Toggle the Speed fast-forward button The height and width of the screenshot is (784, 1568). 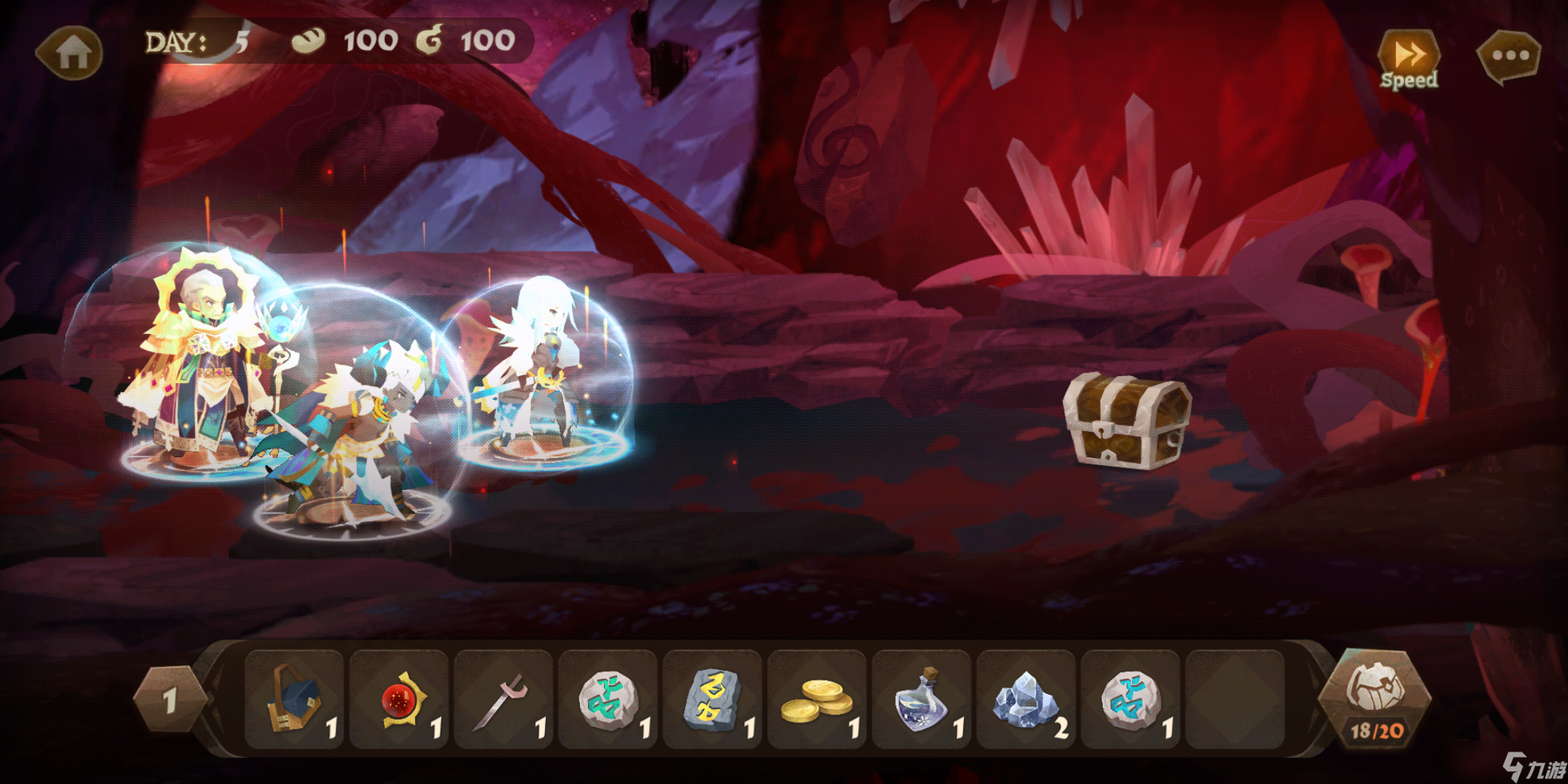[x=1408, y=60]
